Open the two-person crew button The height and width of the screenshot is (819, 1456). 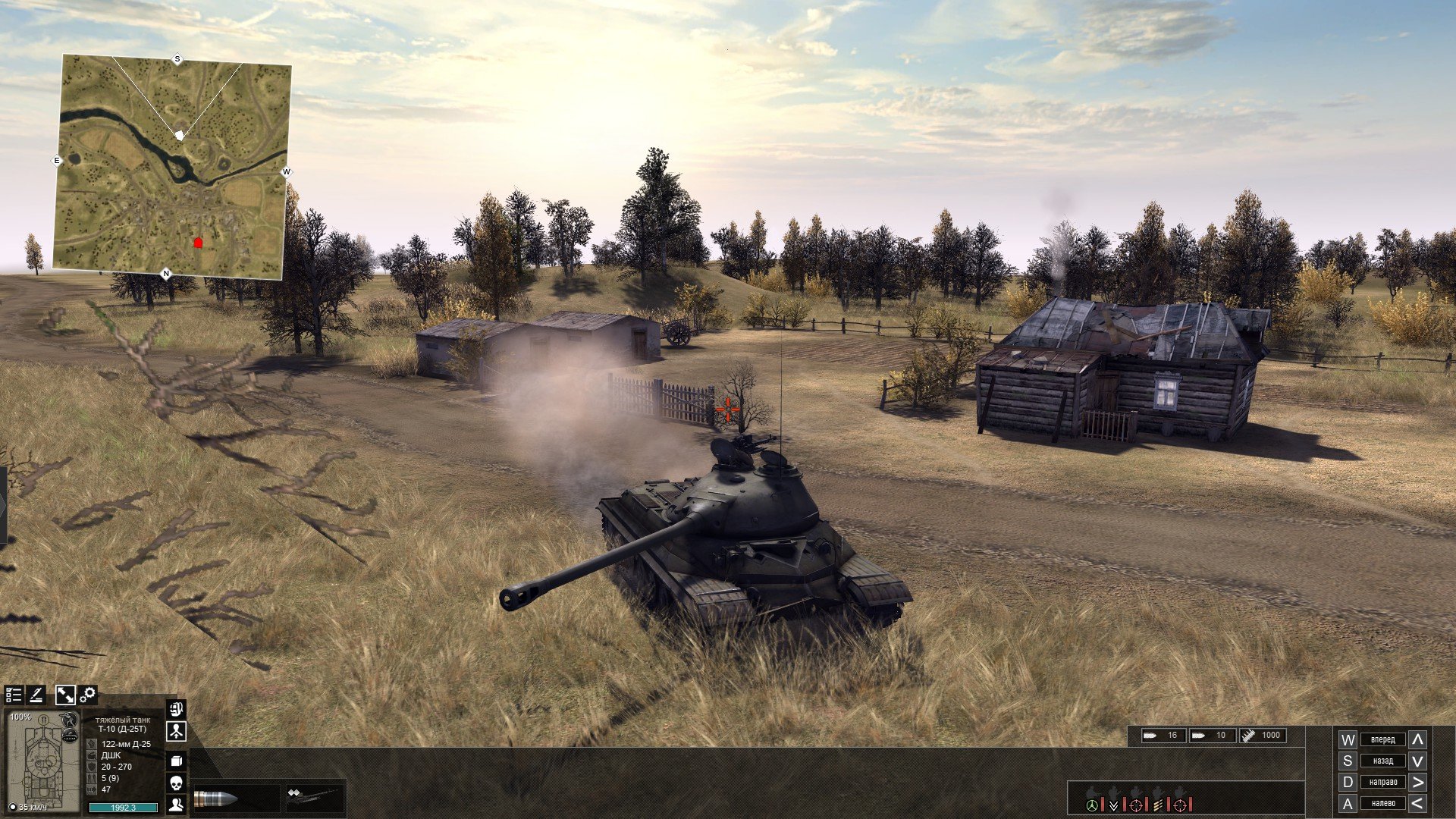point(176,805)
